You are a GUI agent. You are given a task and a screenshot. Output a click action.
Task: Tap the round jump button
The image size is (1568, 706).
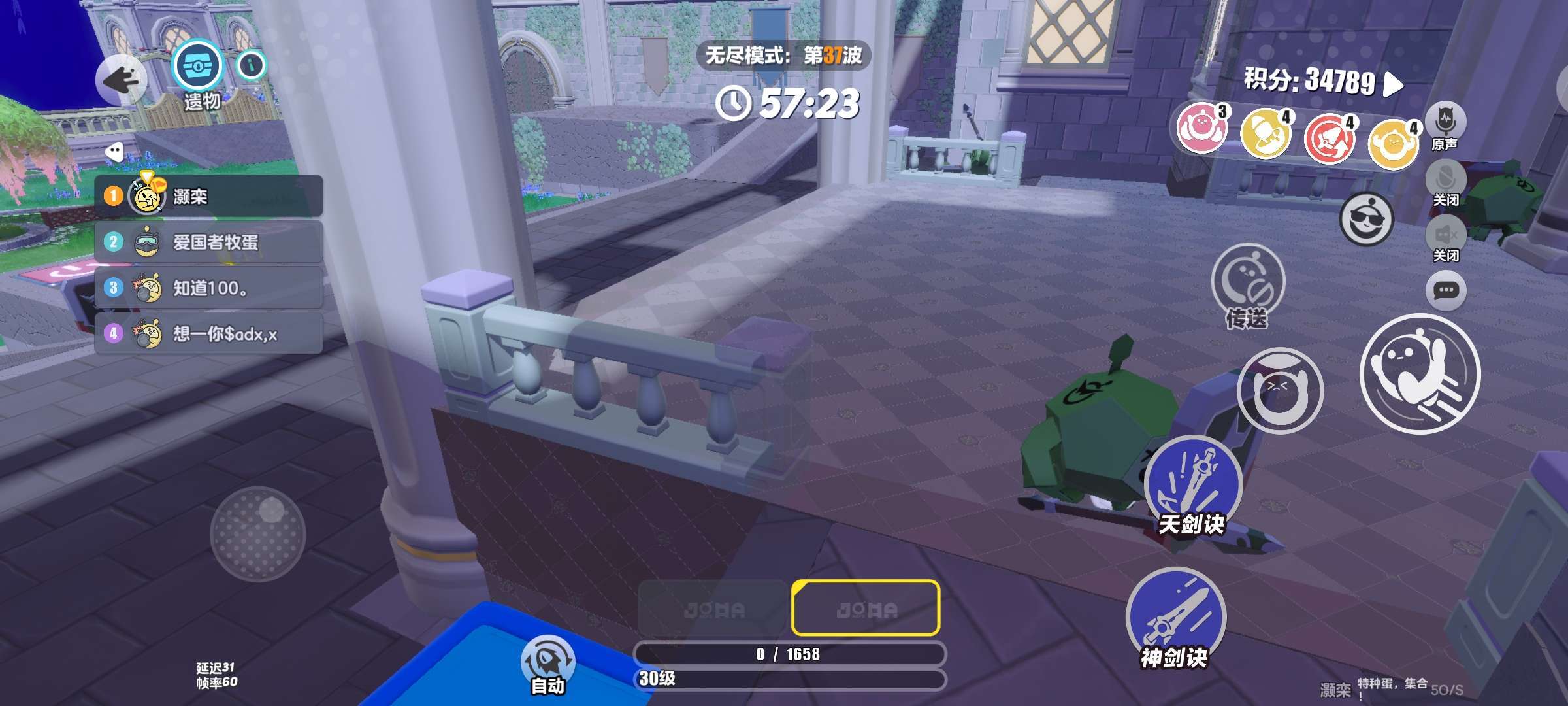[1280, 390]
